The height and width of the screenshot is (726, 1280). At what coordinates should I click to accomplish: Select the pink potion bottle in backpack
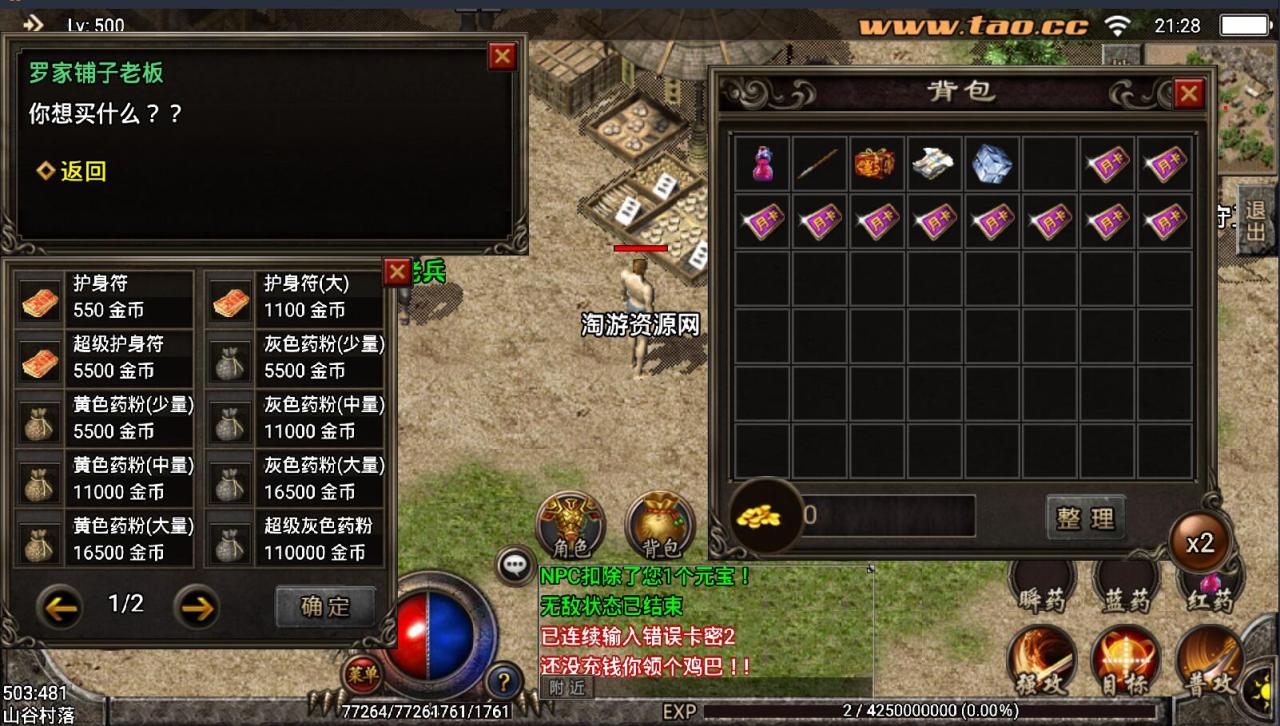[762, 164]
